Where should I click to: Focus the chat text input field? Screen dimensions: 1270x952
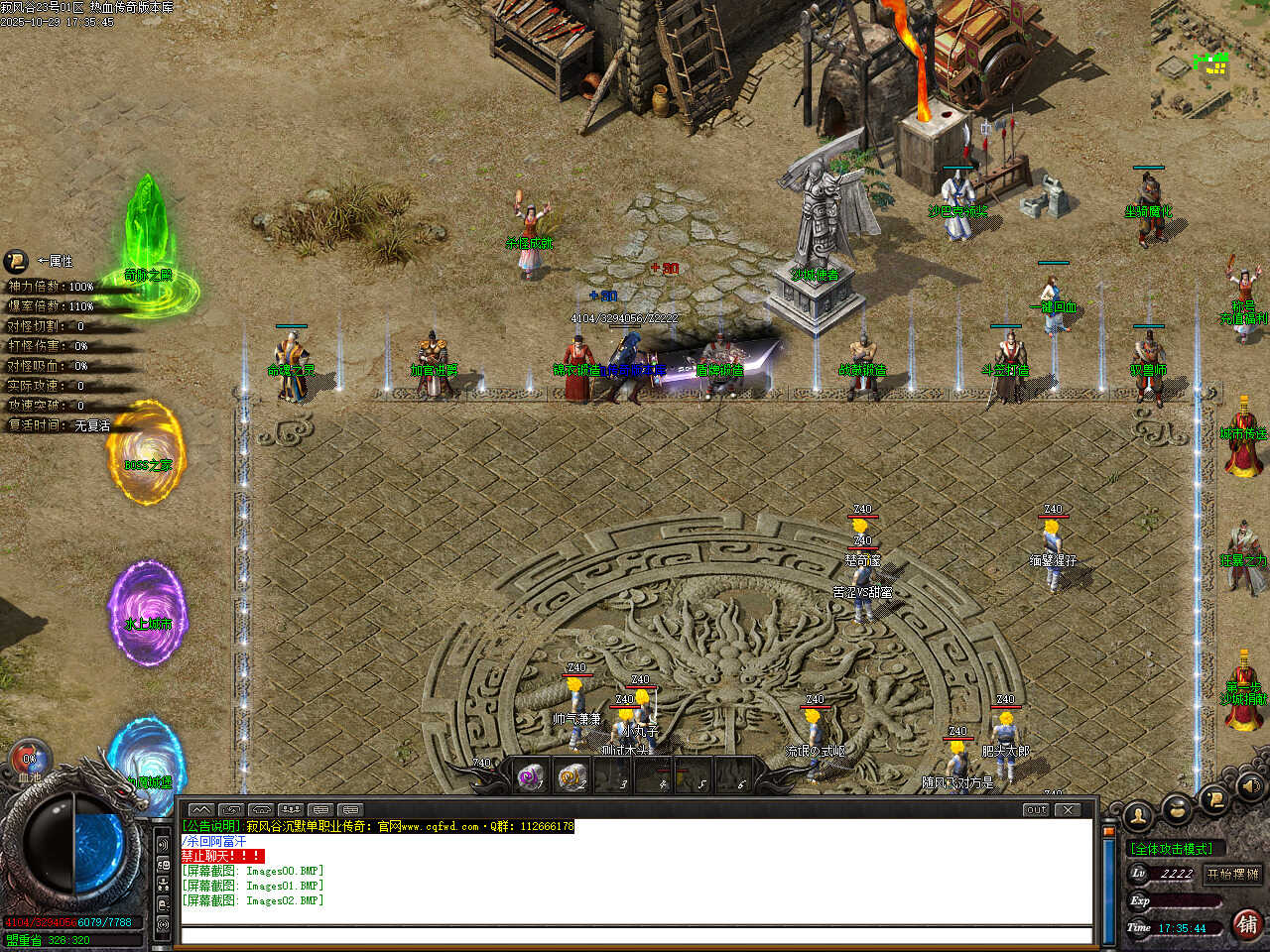click(635, 934)
